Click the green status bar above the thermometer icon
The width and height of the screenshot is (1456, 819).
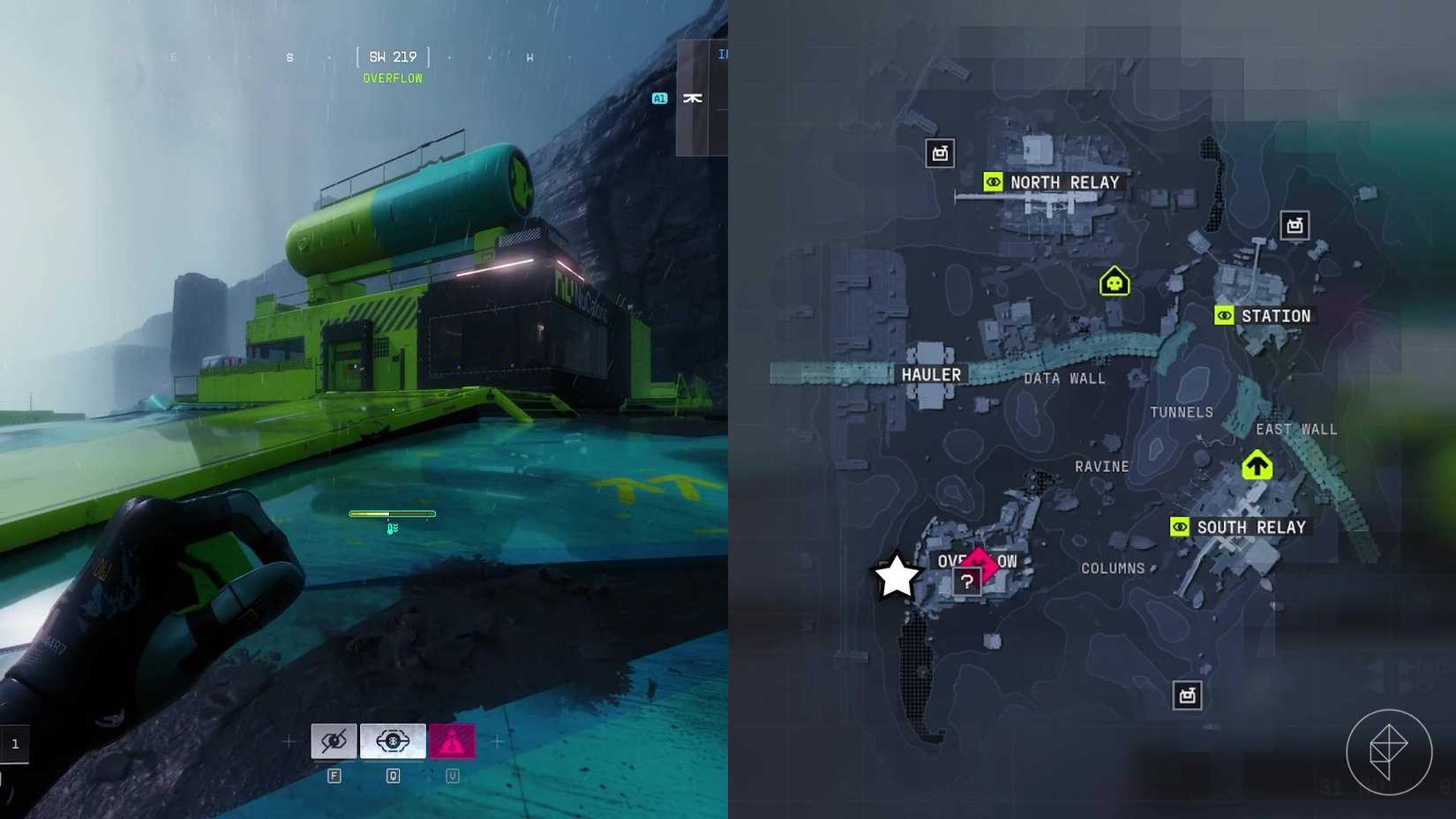coord(392,514)
